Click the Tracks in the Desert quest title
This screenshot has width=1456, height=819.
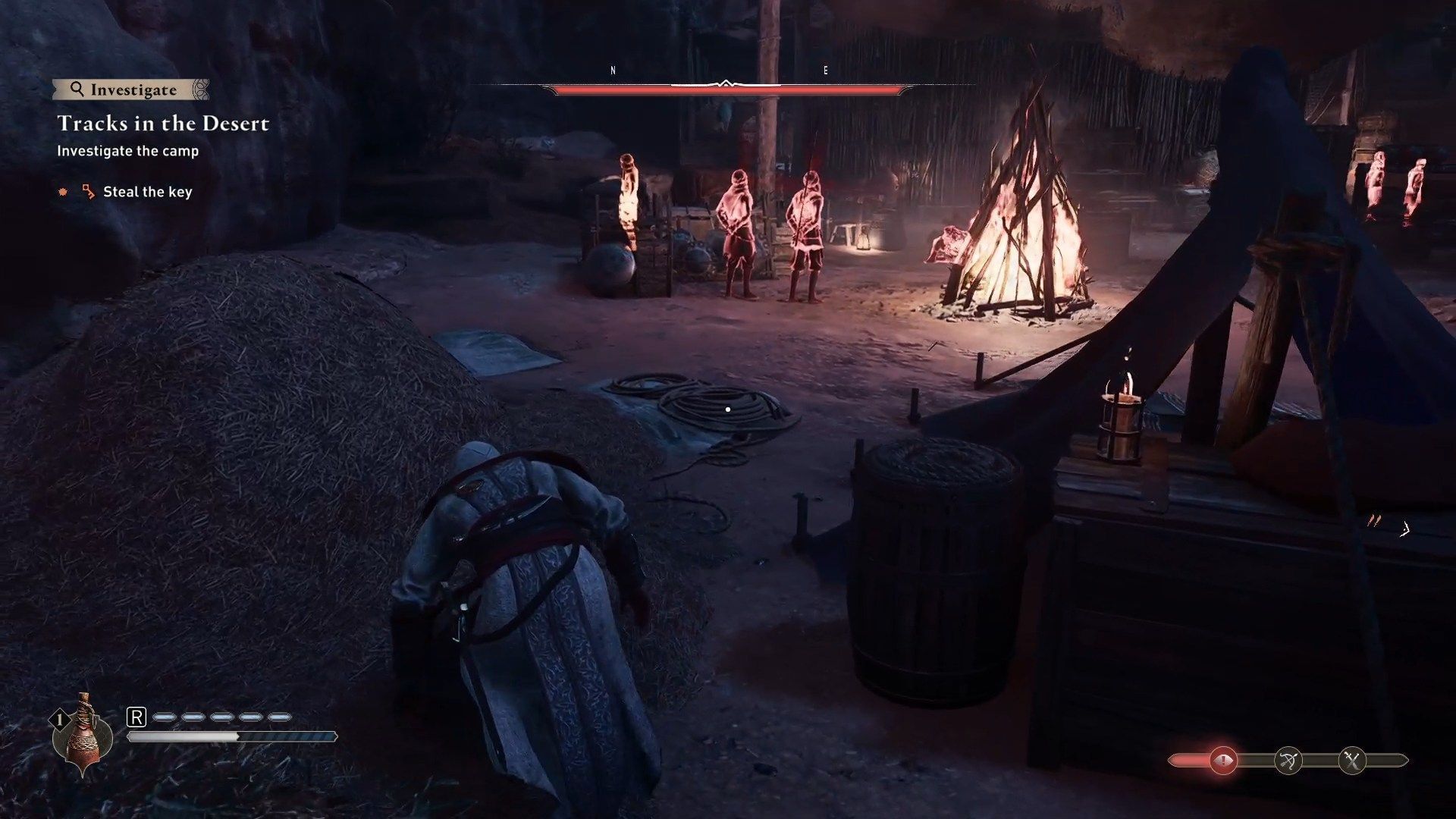pos(164,124)
